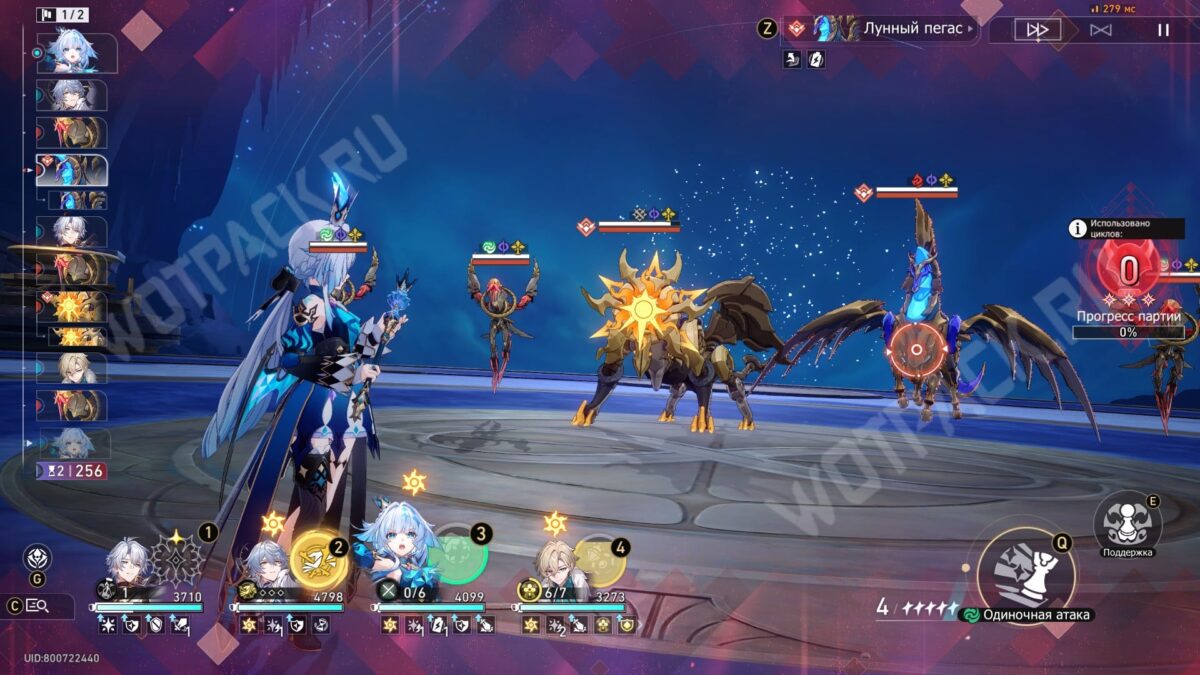Toggle the double-speed battle button

pos(1037,30)
